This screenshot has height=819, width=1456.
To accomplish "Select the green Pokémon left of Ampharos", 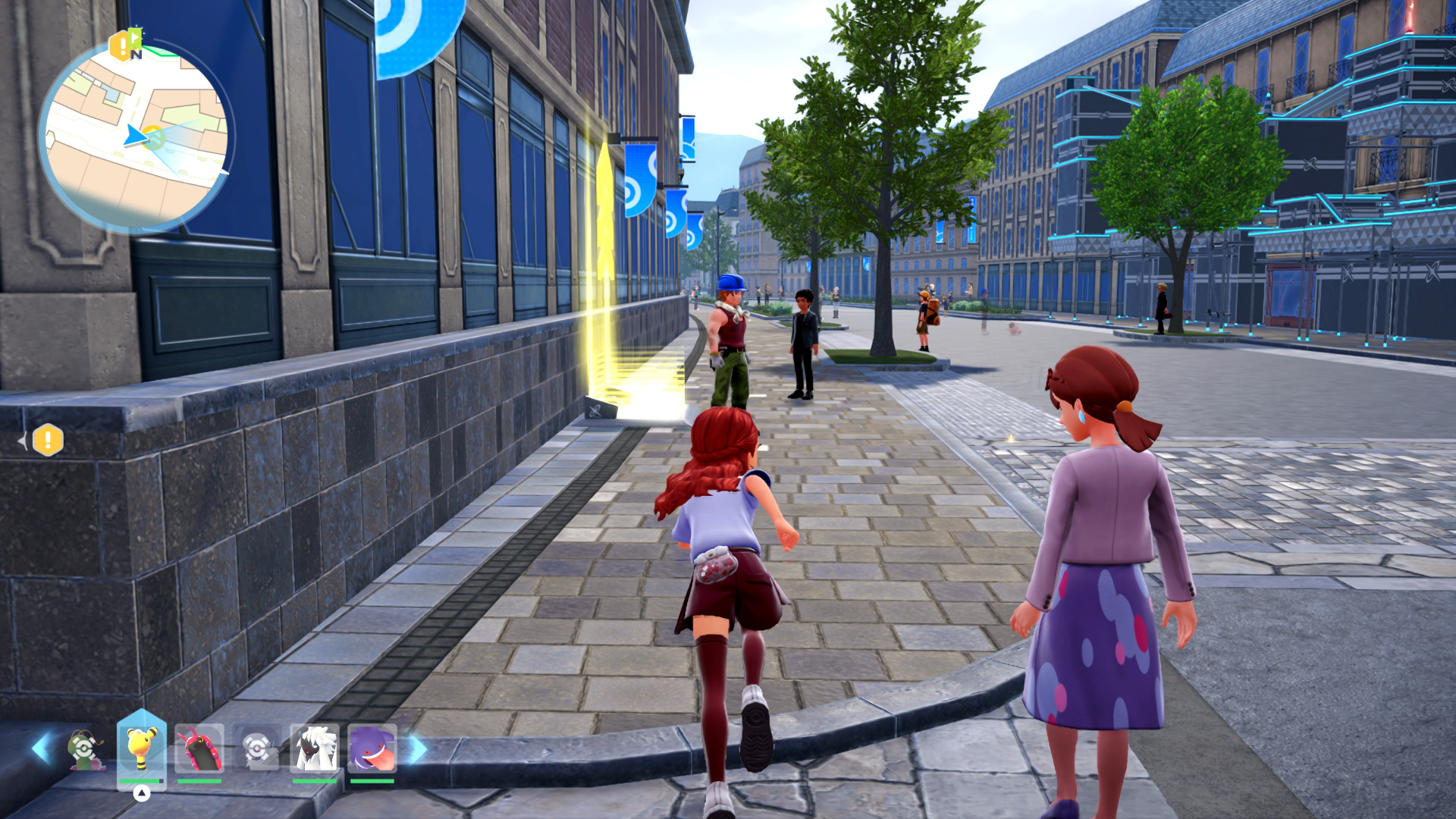I will pyautogui.click(x=85, y=749).
